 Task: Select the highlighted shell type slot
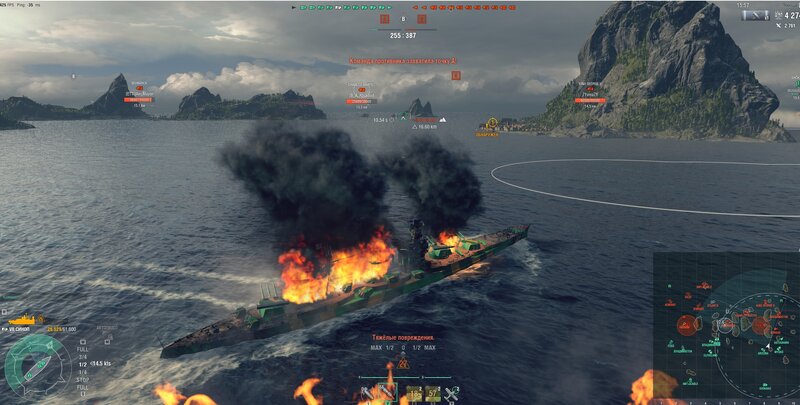(x=387, y=392)
